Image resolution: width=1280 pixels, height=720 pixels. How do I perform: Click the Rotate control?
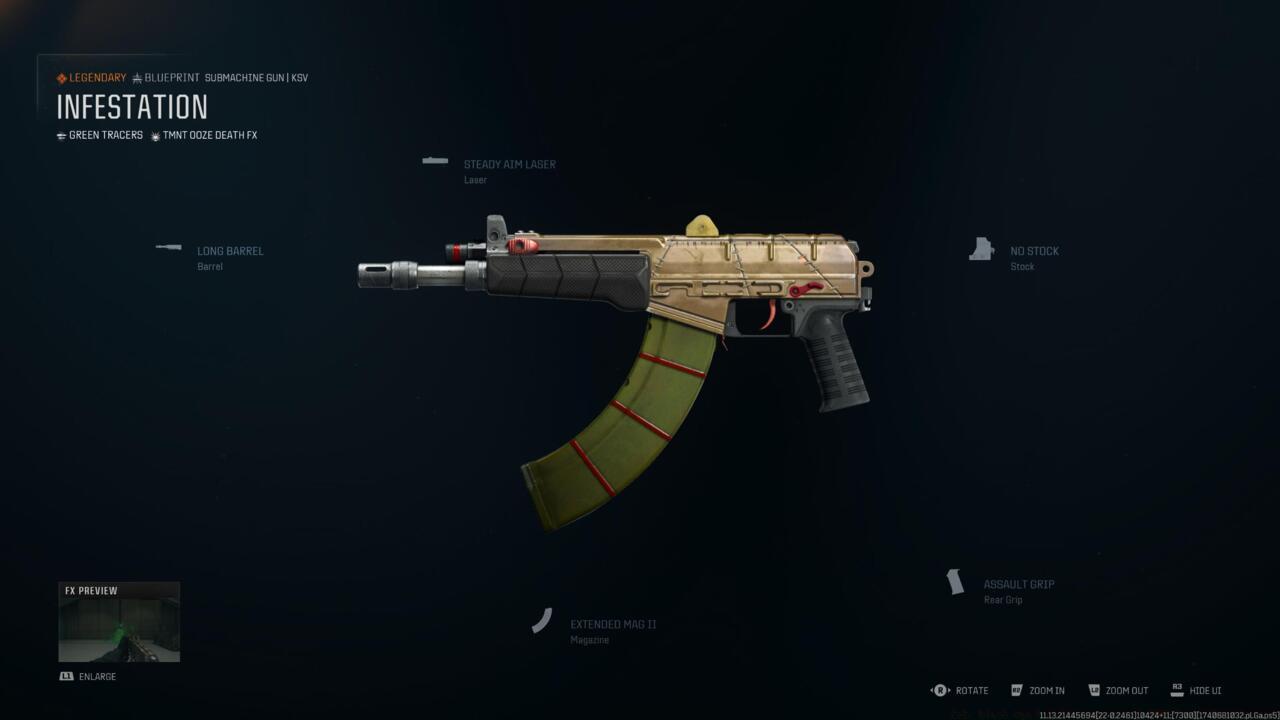[x=961, y=690]
